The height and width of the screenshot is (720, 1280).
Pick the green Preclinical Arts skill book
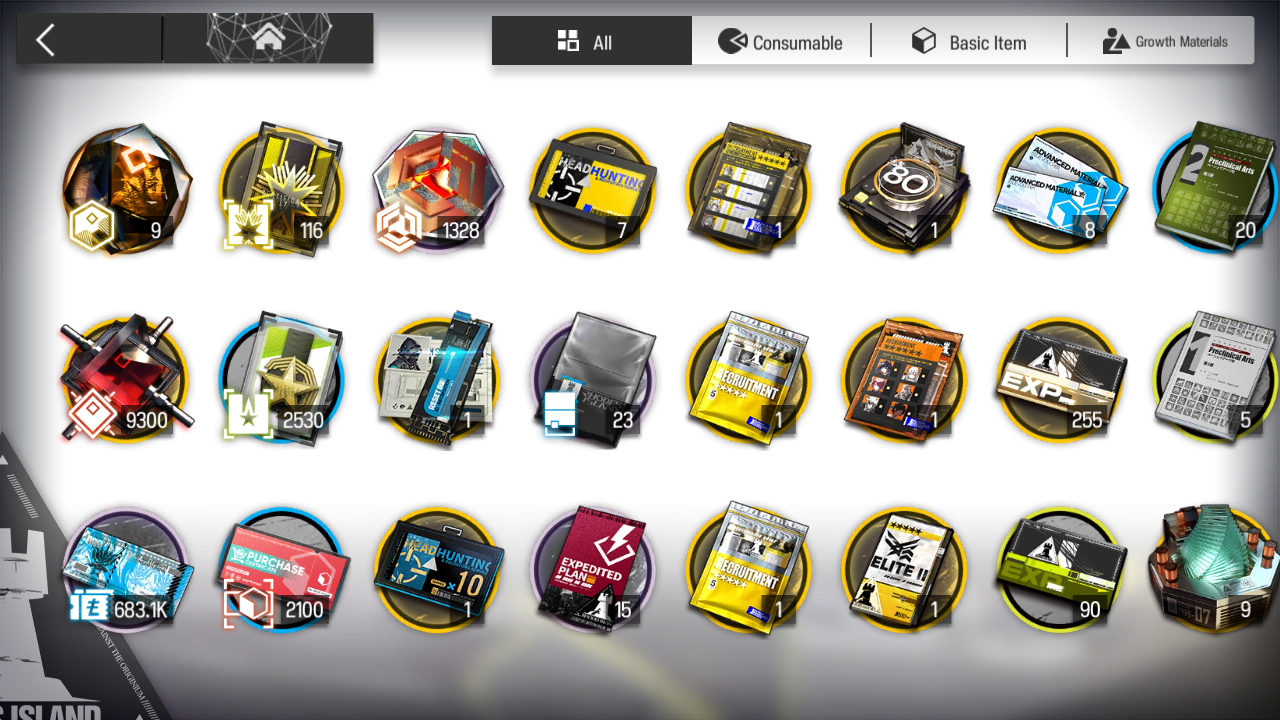pyautogui.click(x=1214, y=190)
